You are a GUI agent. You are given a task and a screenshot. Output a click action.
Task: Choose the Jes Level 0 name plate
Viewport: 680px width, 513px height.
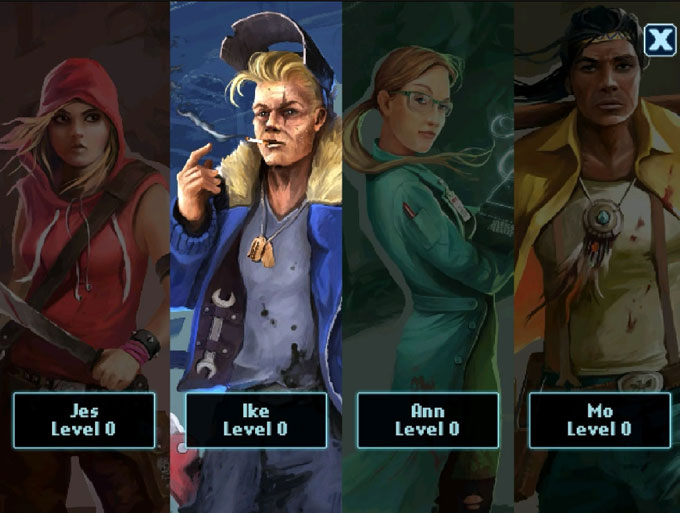(x=84, y=419)
